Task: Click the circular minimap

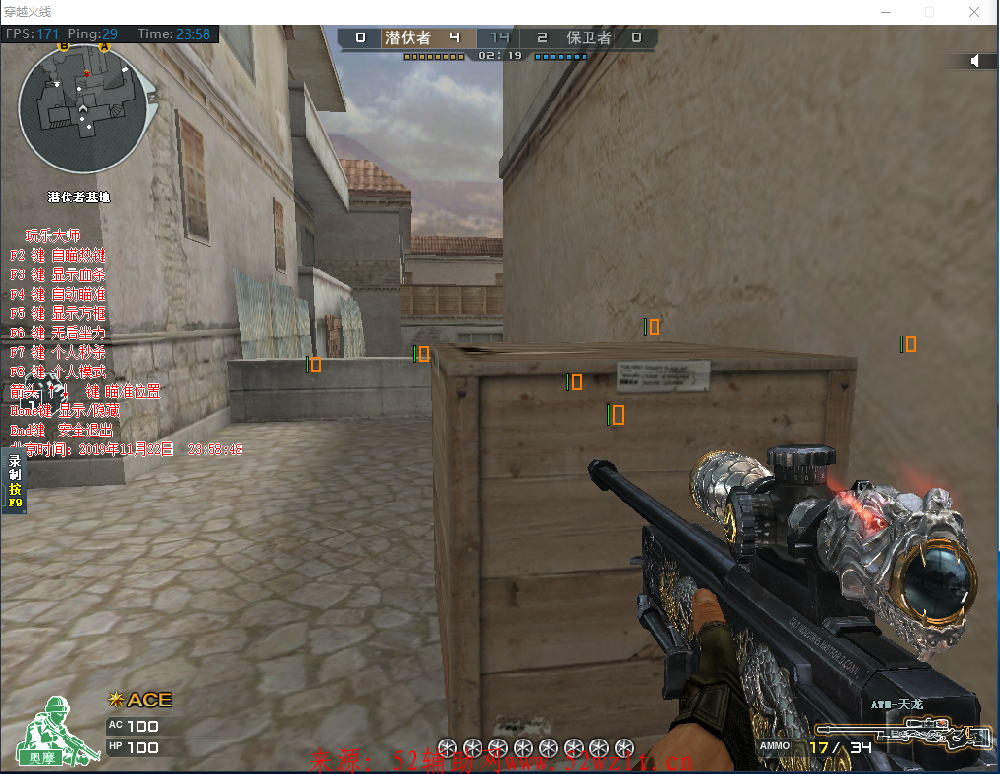Action: click(86, 108)
